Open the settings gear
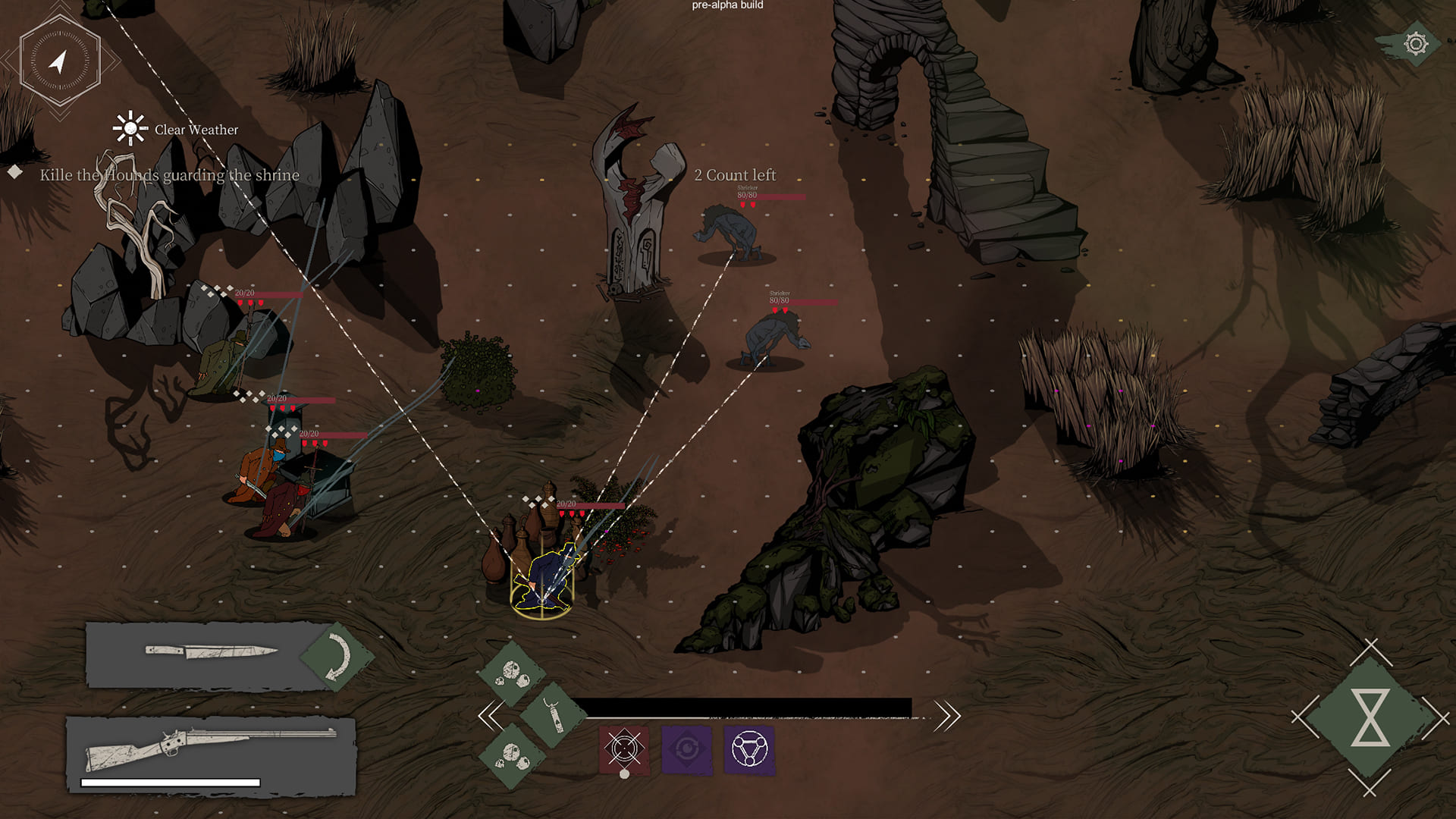This screenshot has width=1456, height=819. point(1415,44)
